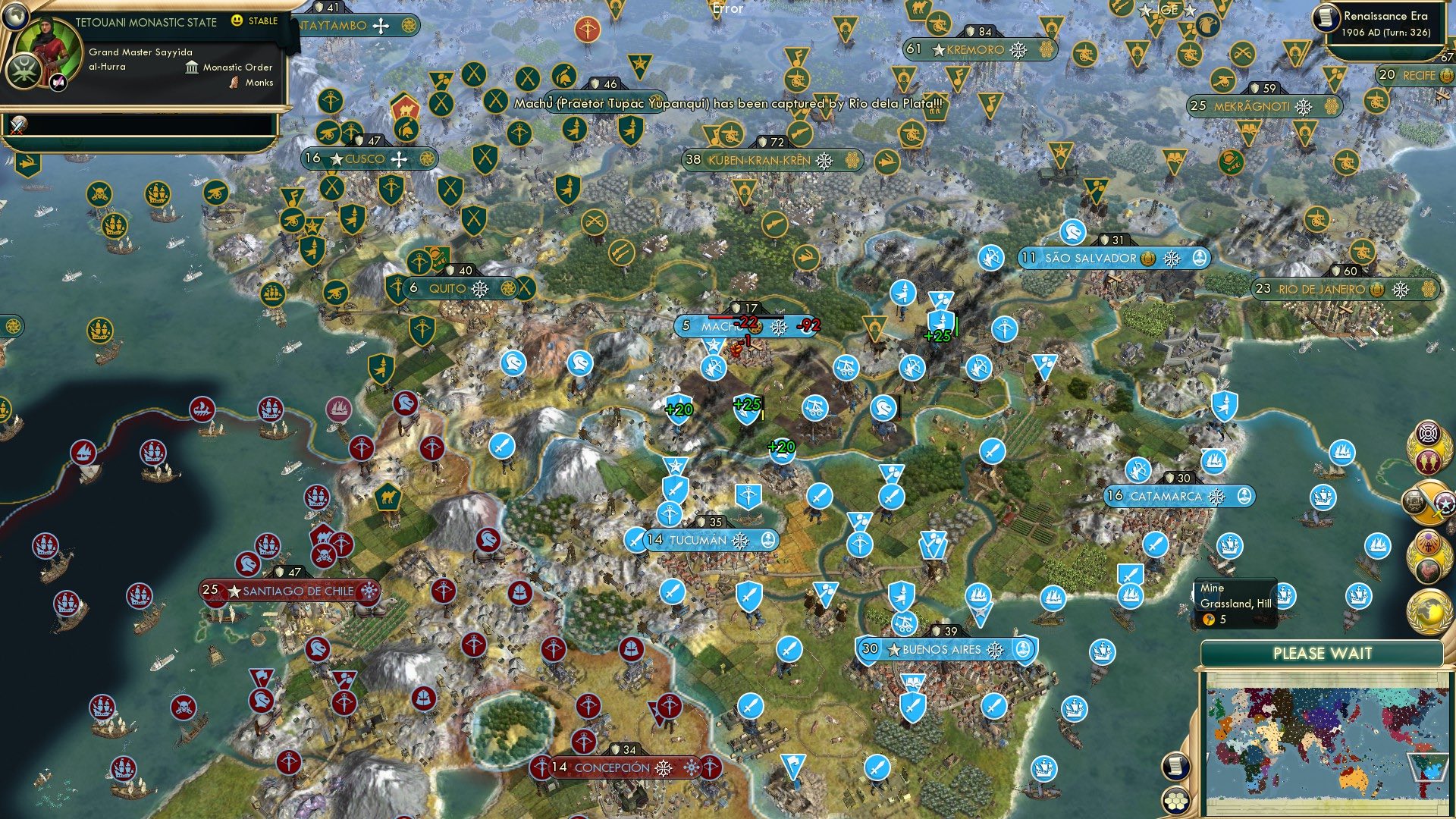Click the STABLE smiley status indicator
The image size is (1456, 819).
(237, 22)
